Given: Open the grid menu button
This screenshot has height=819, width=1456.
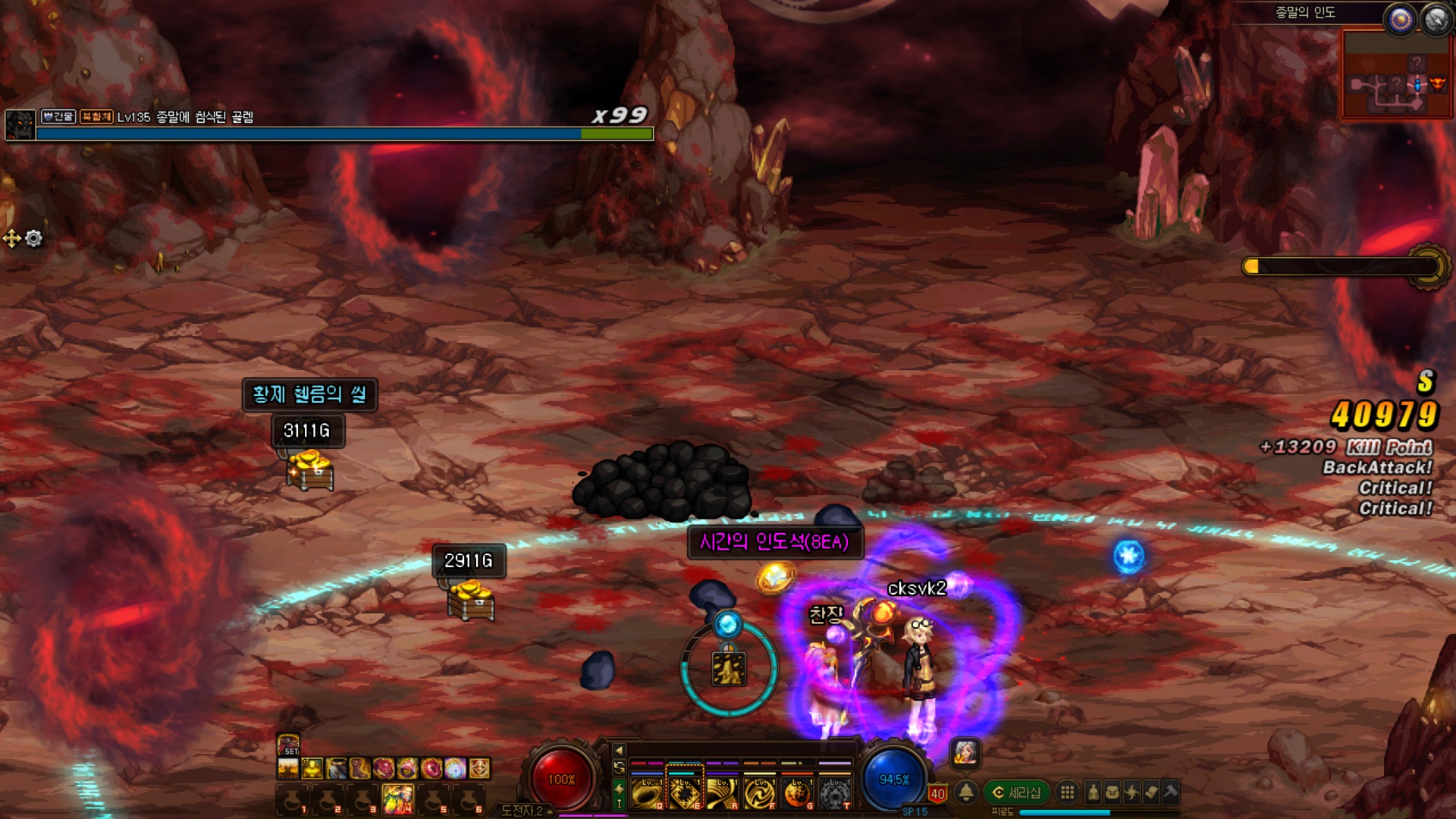Looking at the screenshot, I should click(x=1067, y=792).
